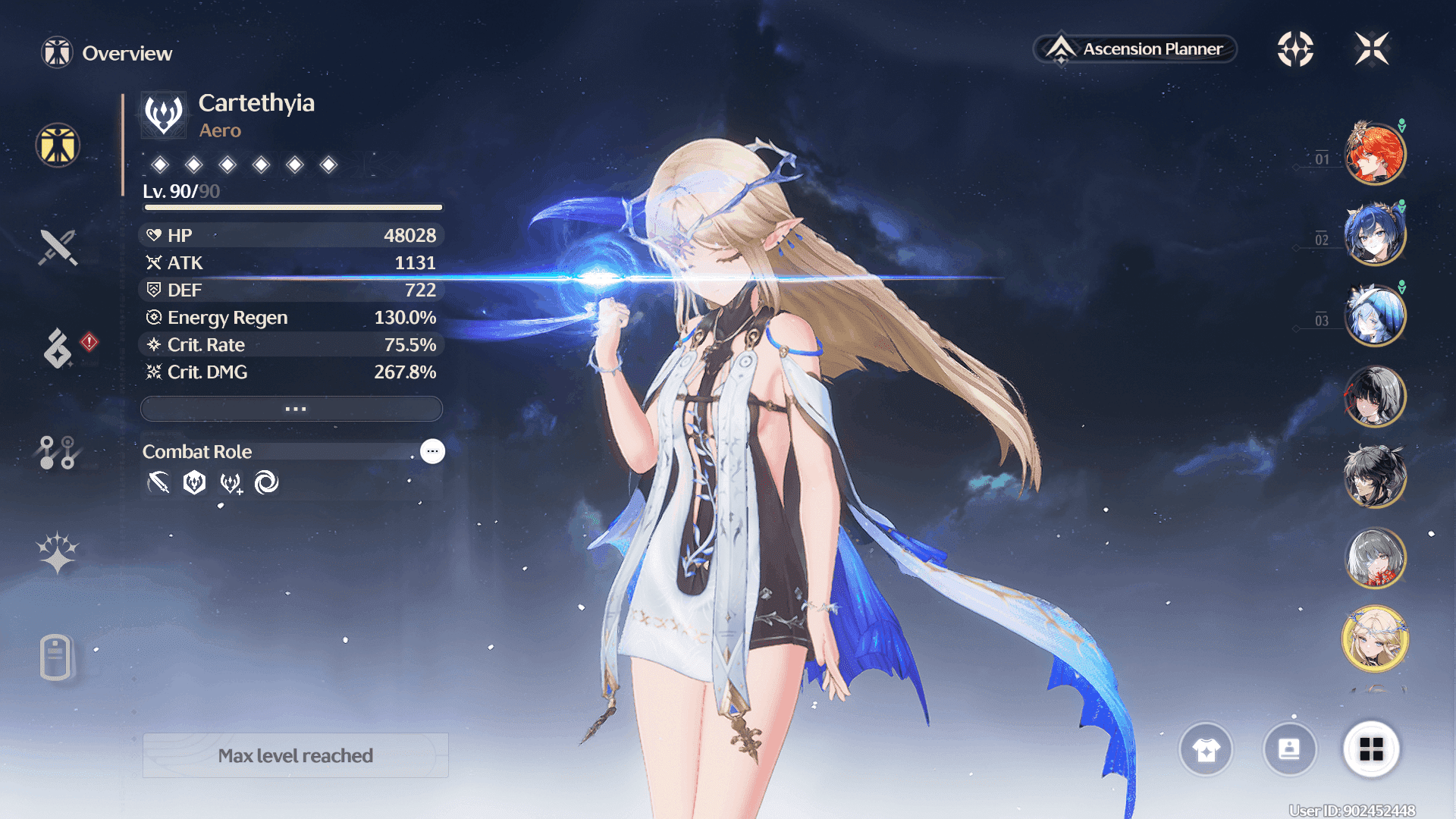Screen dimensions: 1456x819
Task: Open the resonance chain star tab
Action: point(58,552)
